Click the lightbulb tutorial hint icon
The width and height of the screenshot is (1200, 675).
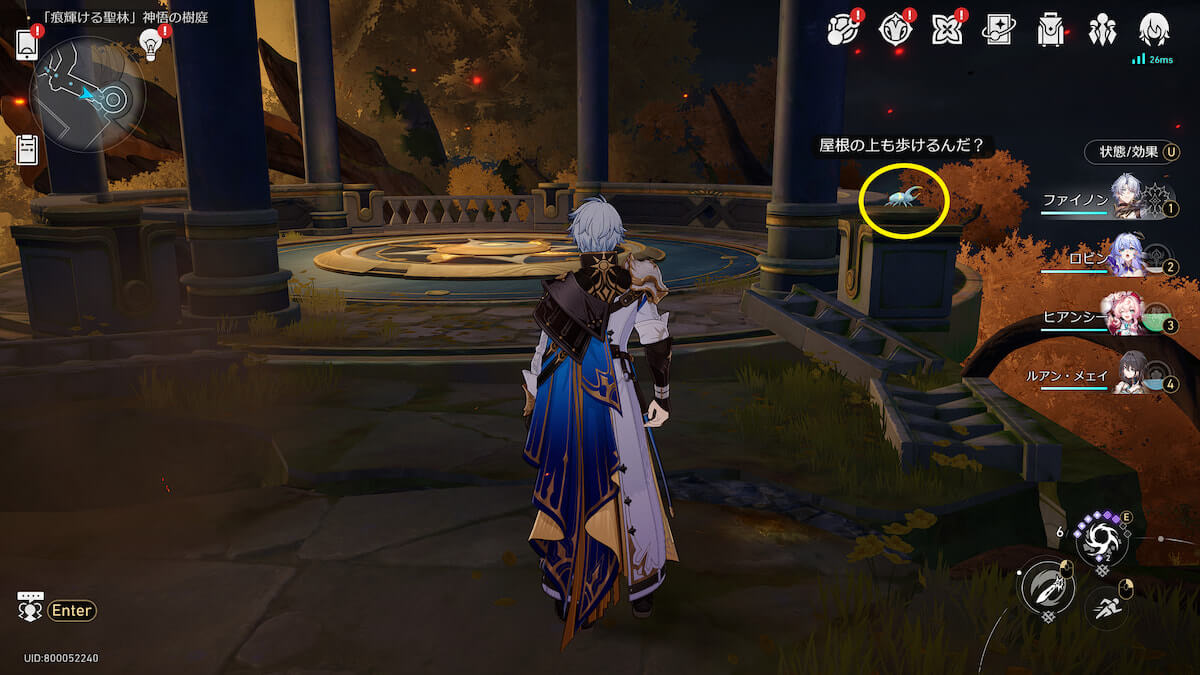tap(151, 44)
